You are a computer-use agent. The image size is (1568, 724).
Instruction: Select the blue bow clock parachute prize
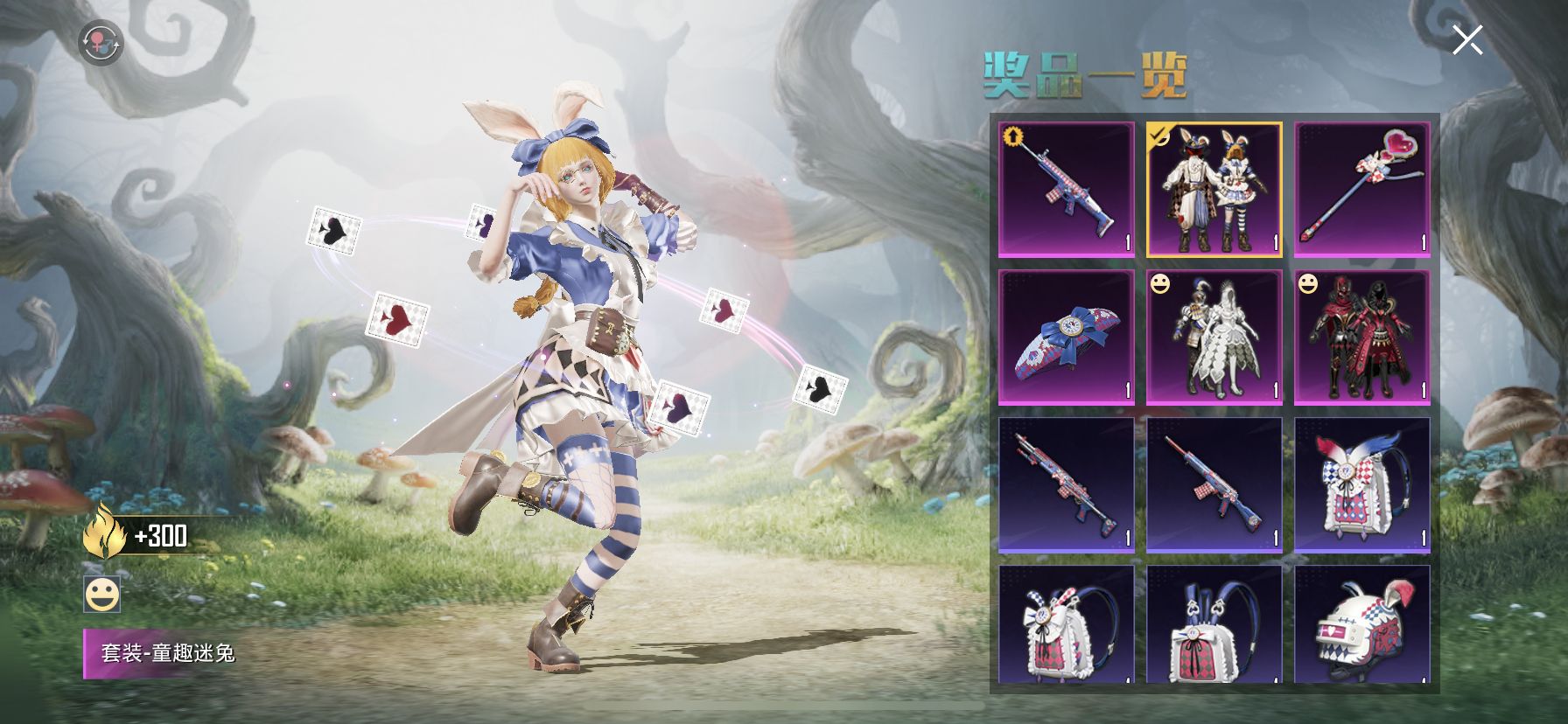point(1066,338)
